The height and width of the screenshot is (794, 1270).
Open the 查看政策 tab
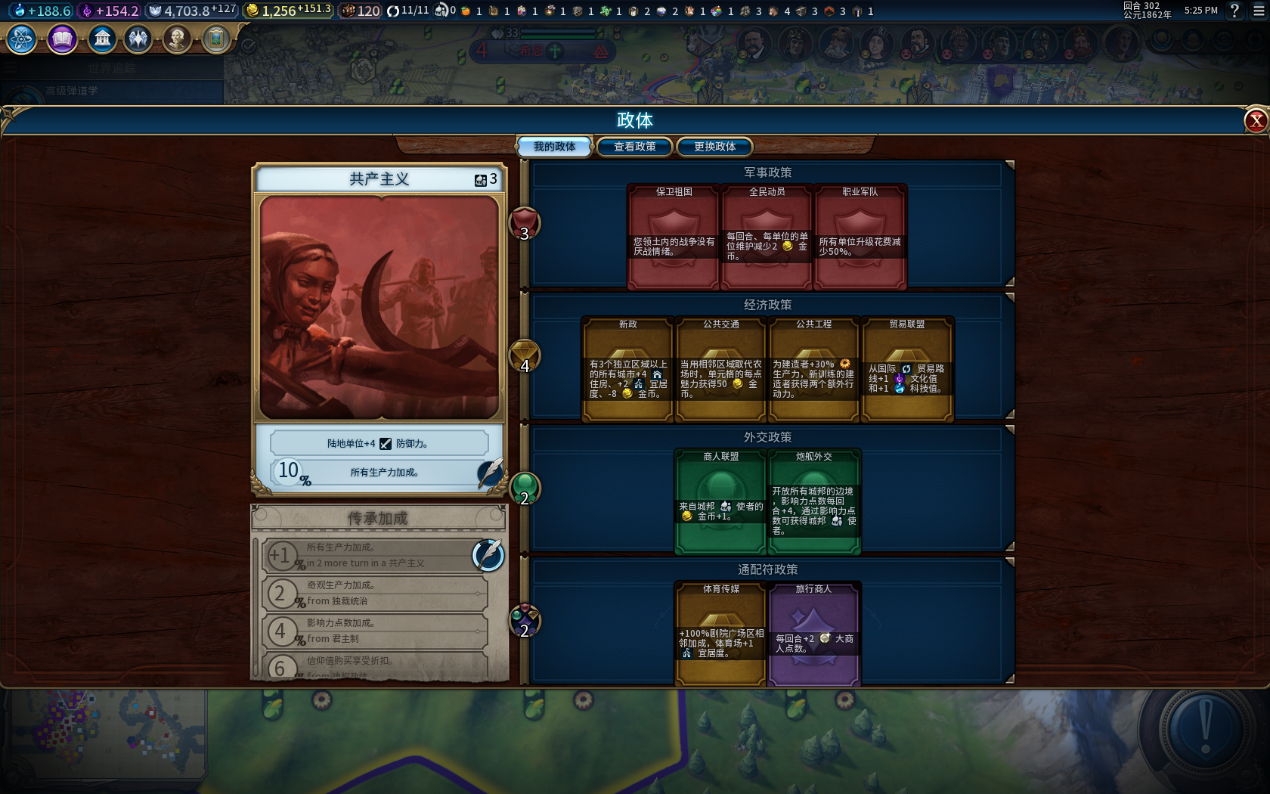pyautogui.click(x=635, y=146)
